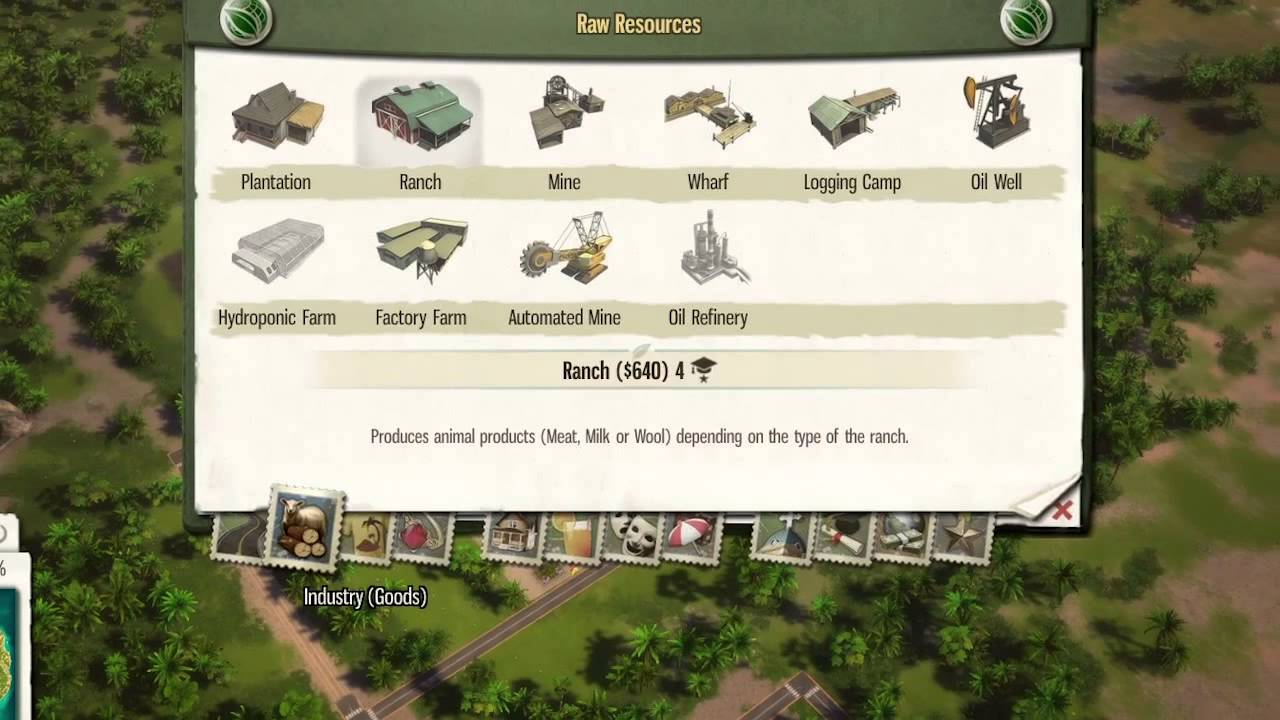Open the road stamp category
Image resolution: width=1280 pixels, height=720 pixels.
pos(238,536)
